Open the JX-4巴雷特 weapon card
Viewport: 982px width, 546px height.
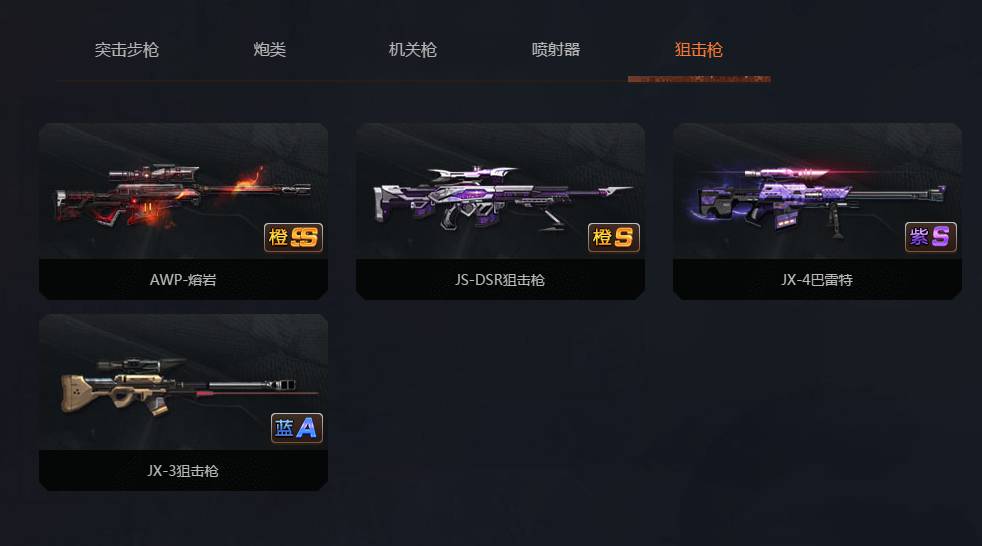(817, 210)
